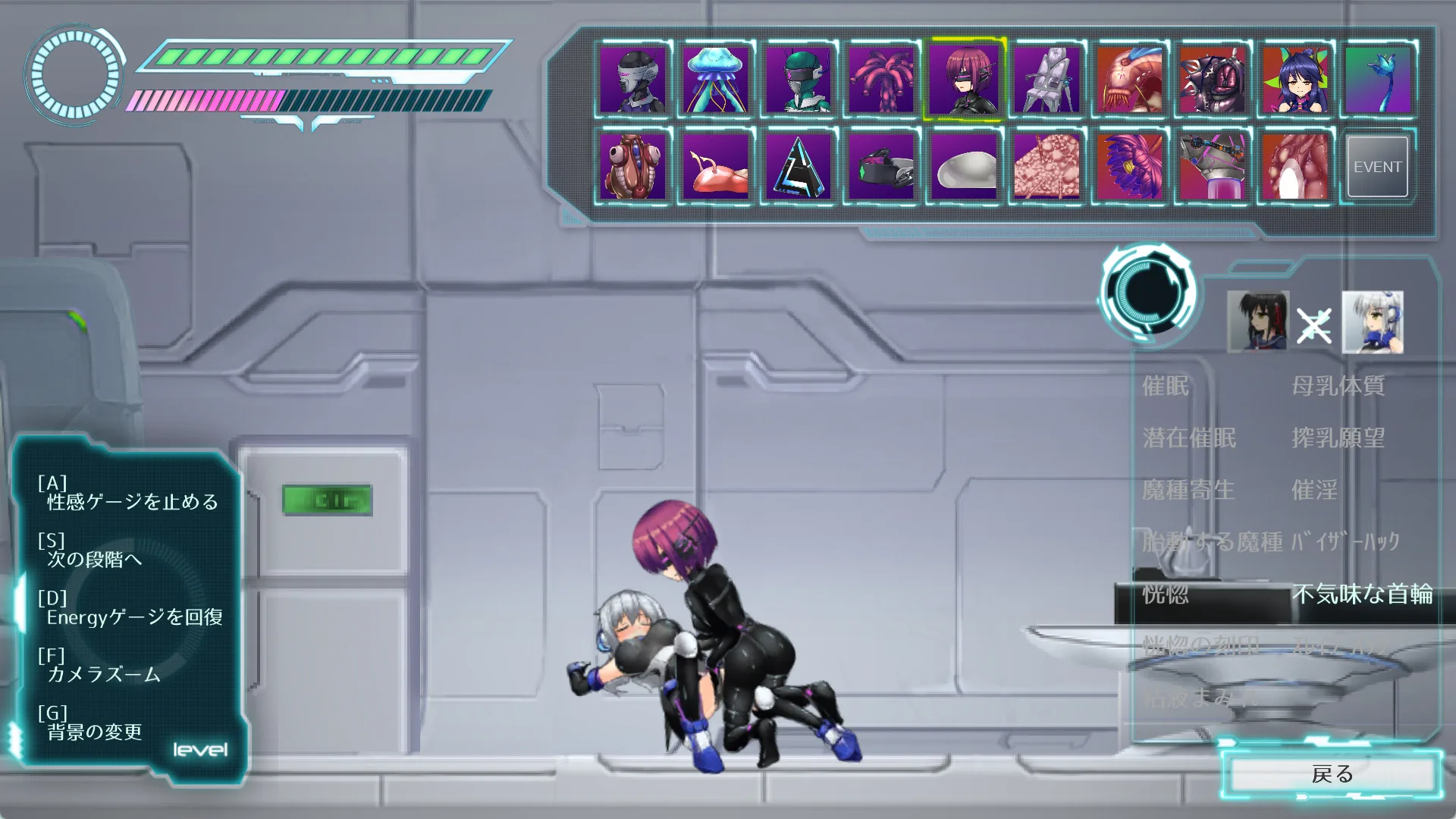Select the purple-haired blindfolded character thumbnail
The width and height of the screenshot is (1456, 819).
tap(964, 80)
